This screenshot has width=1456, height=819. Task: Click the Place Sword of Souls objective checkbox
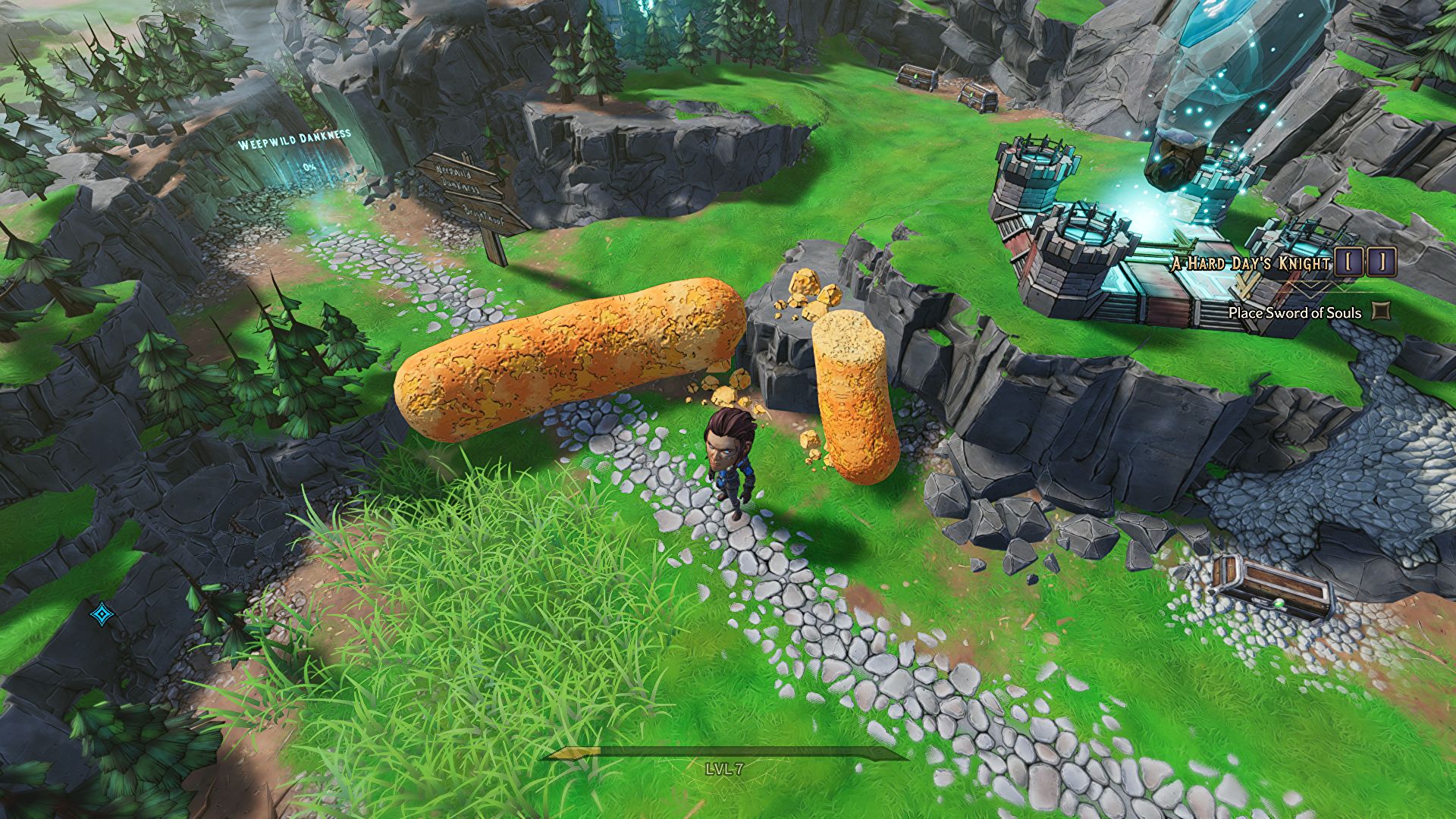pyautogui.click(x=1382, y=312)
